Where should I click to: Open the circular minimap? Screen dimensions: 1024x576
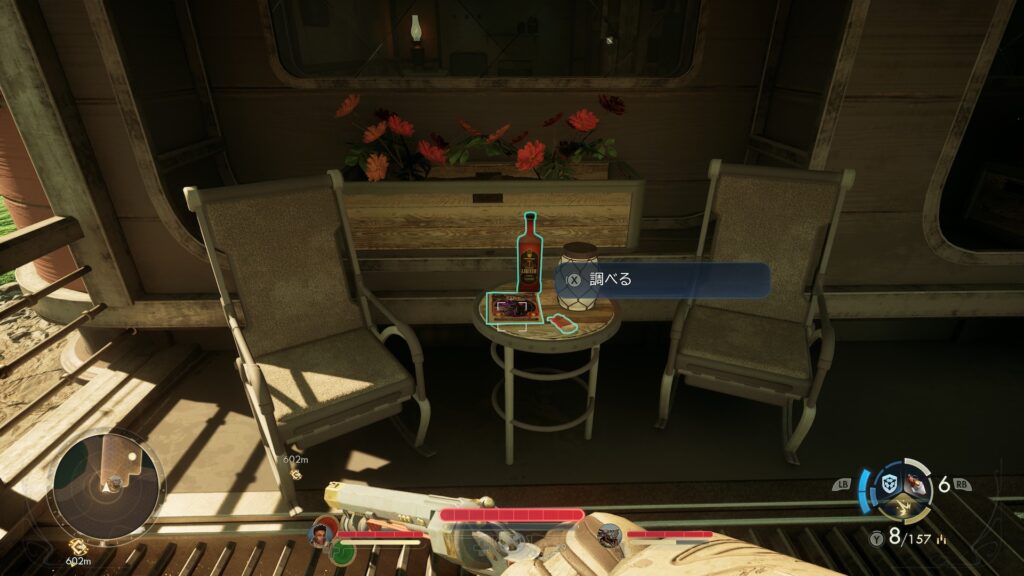tap(106, 486)
